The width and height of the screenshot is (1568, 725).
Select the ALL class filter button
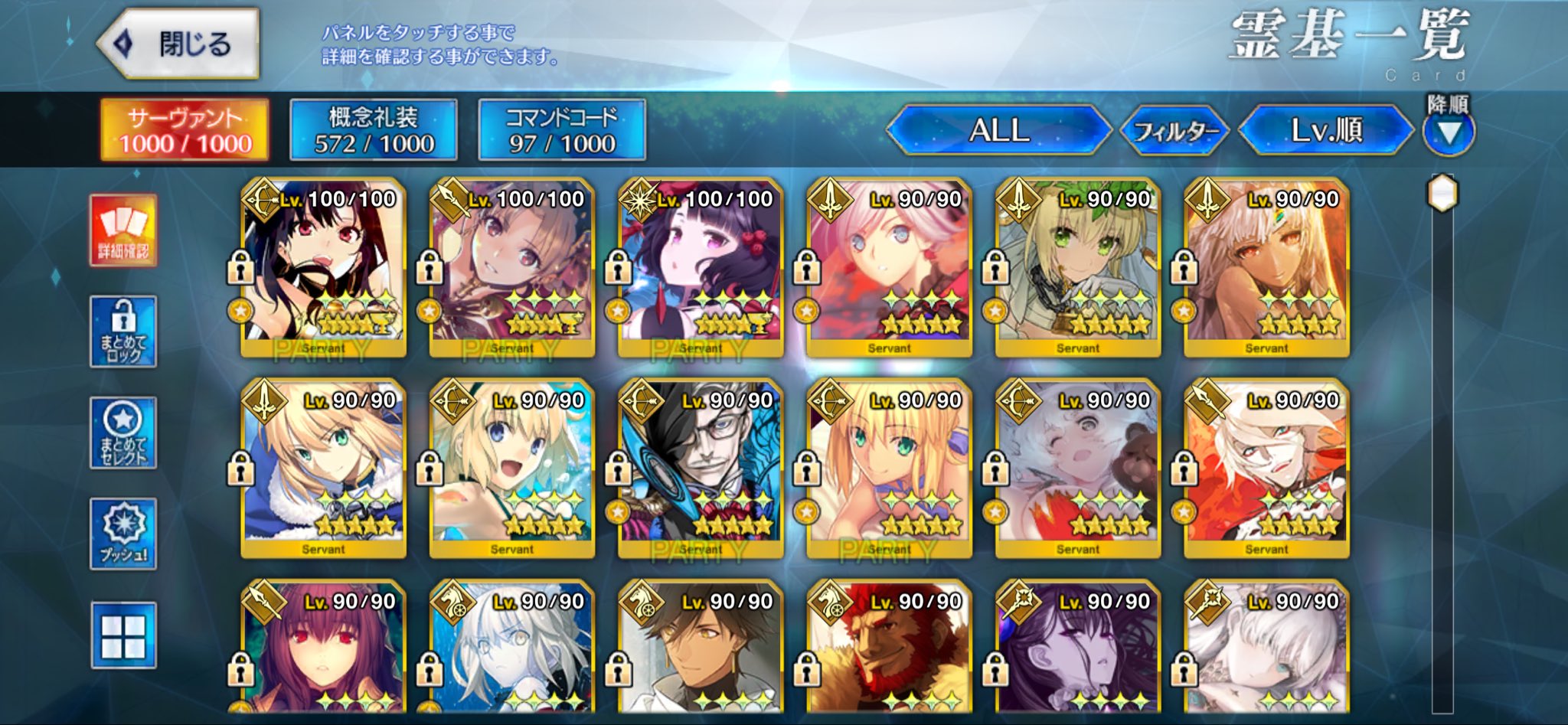[998, 130]
